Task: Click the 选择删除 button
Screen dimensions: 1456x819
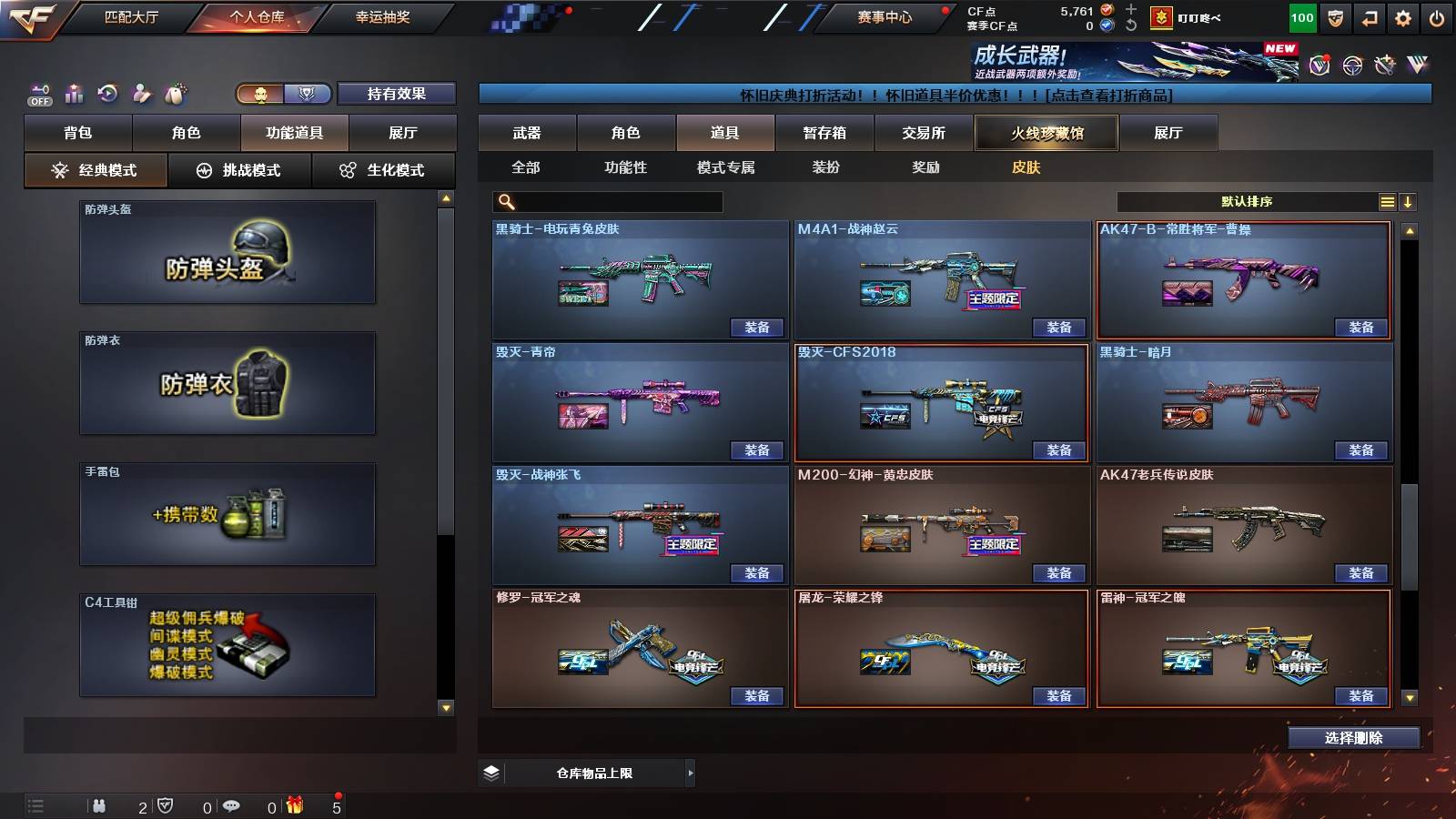Action: [x=1353, y=737]
